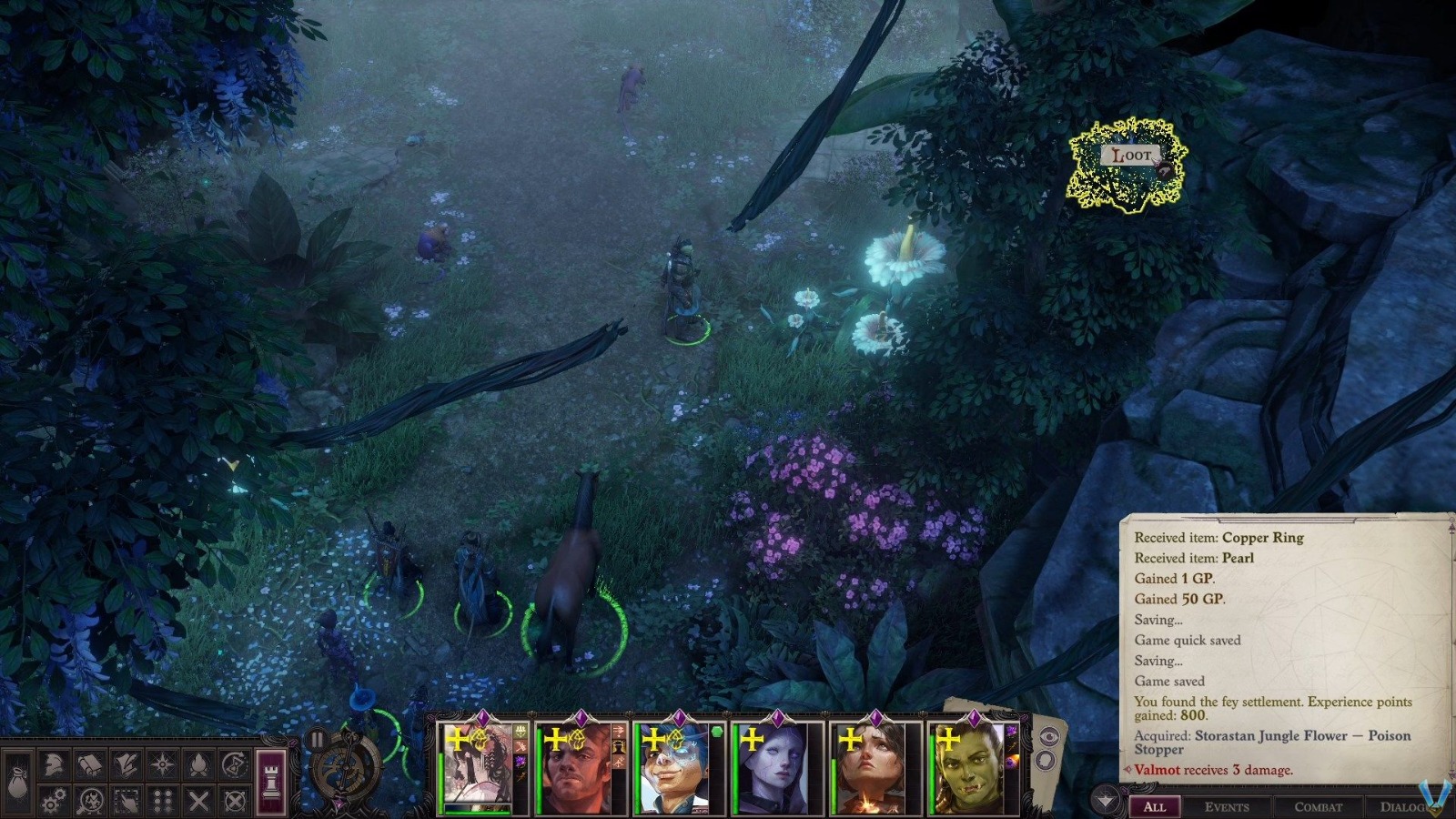
Task: Activate the select-all pointing hand icon
Action: click(x=126, y=801)
